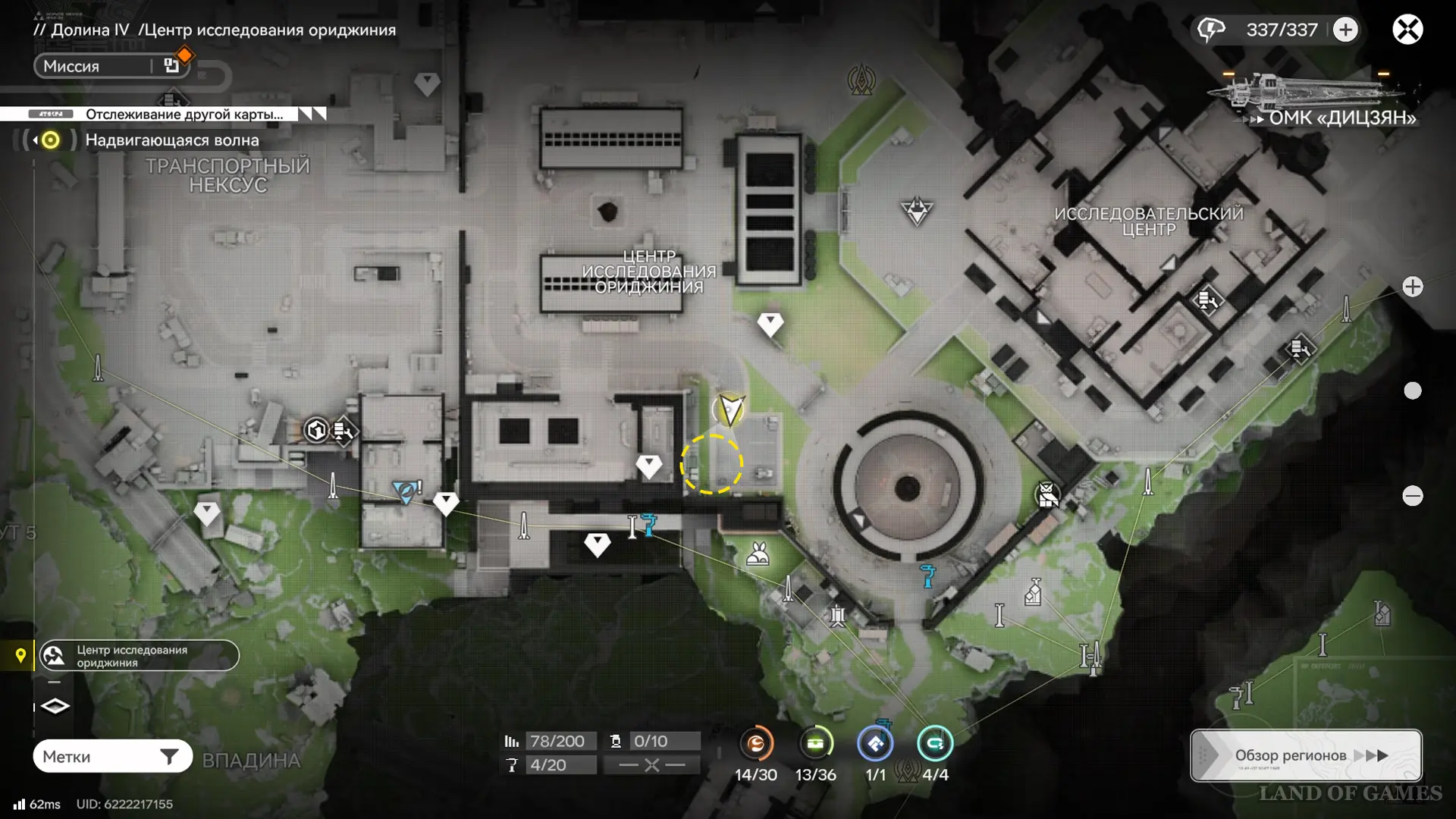1456x819 pixels.
Task: Open the Метки markers filter
Action: pos(112,756)
